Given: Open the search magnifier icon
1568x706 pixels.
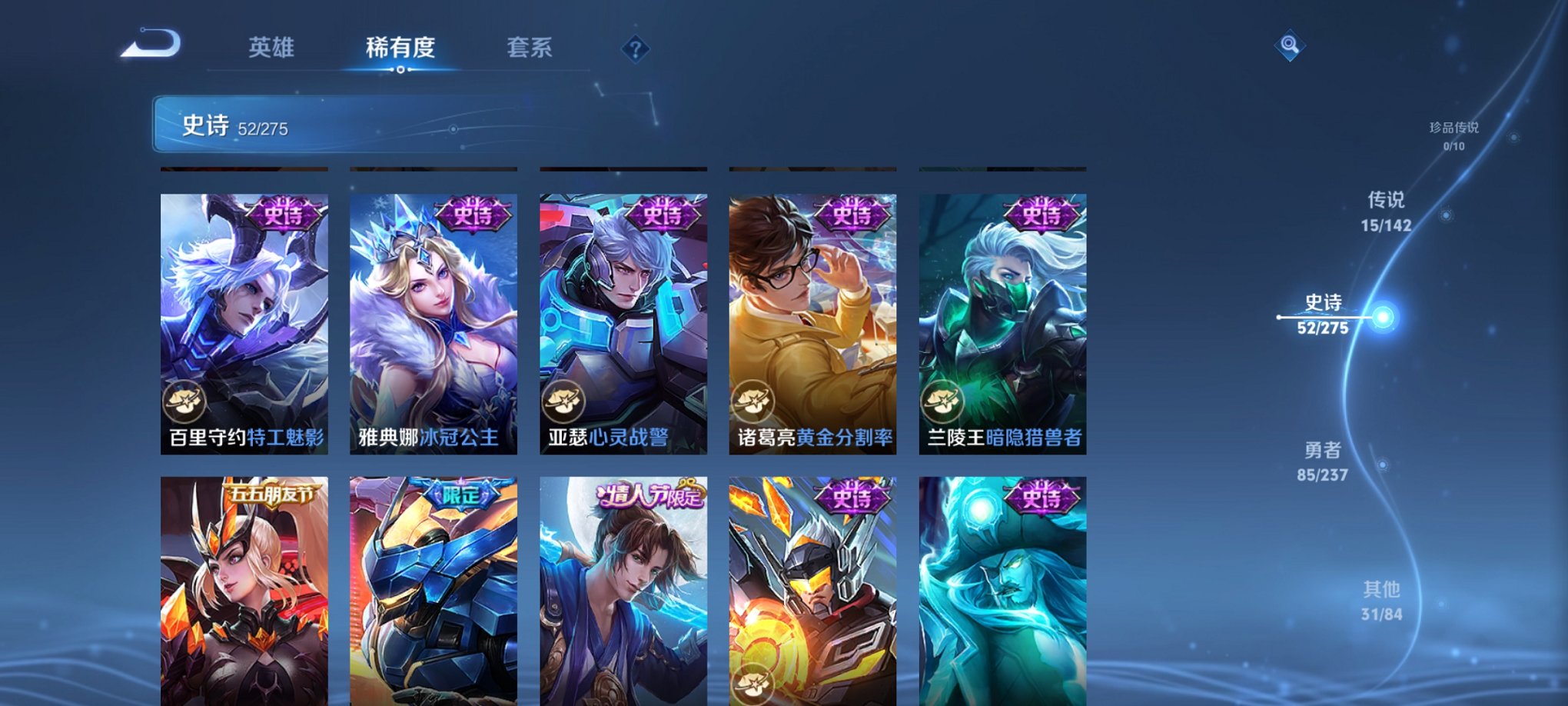Looking at the screenshot, I should [x=1289, y=45].
